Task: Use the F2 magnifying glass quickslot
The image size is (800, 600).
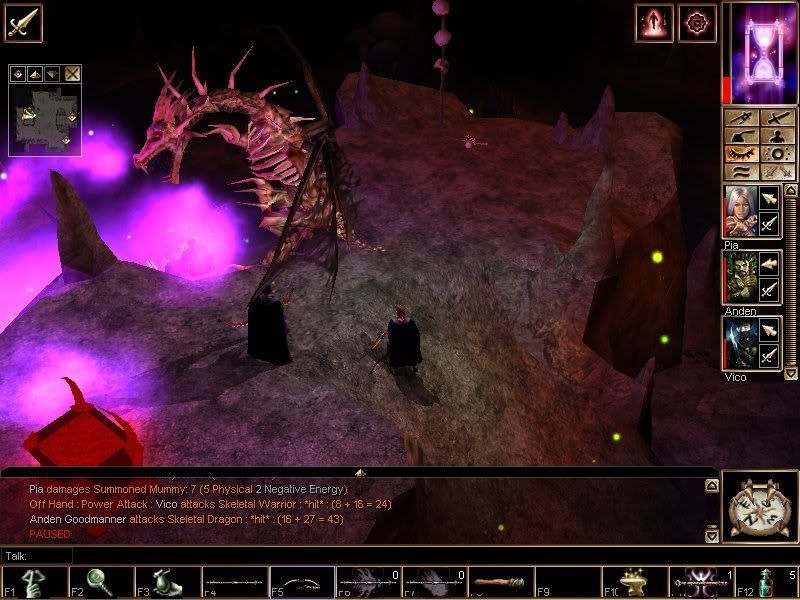Action: click(100, 582)
